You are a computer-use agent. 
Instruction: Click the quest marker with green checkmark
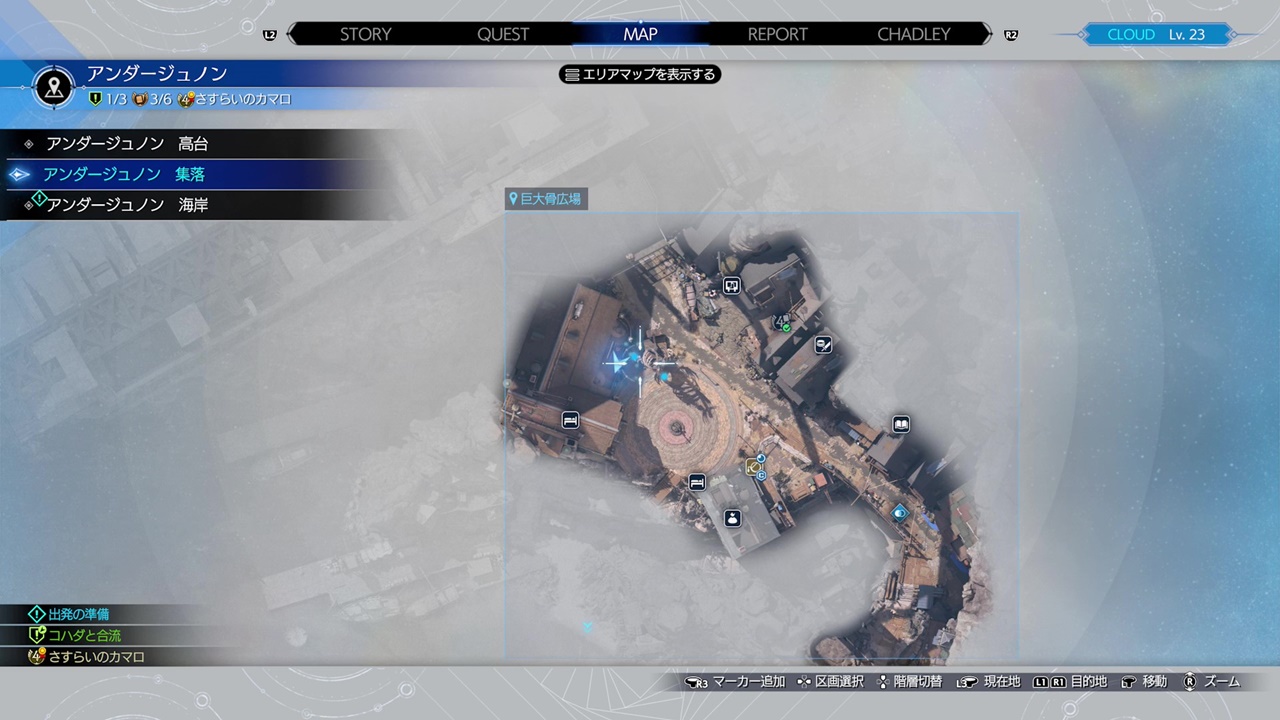(783, 323)
